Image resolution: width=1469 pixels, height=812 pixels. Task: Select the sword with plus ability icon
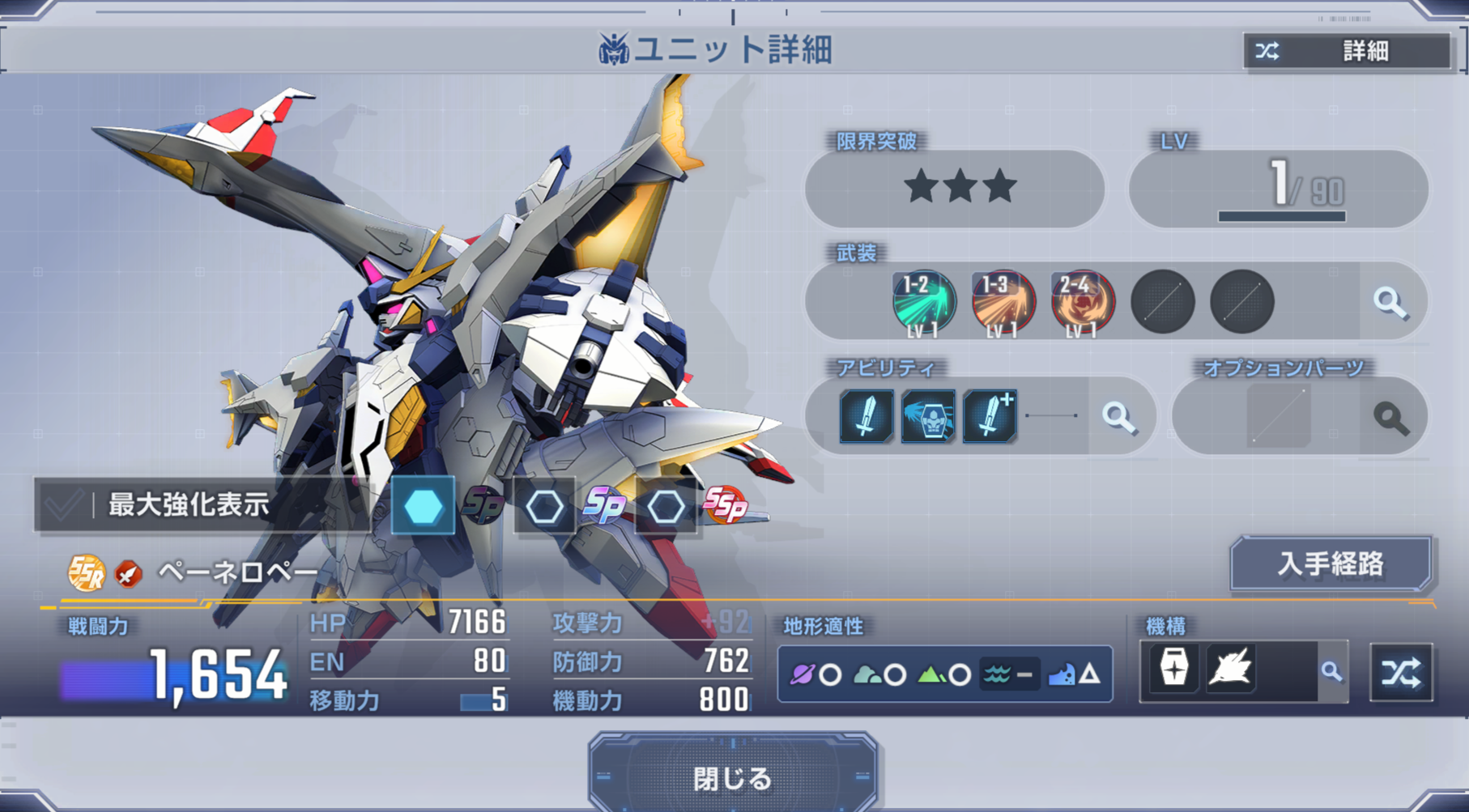click(990, 417)
